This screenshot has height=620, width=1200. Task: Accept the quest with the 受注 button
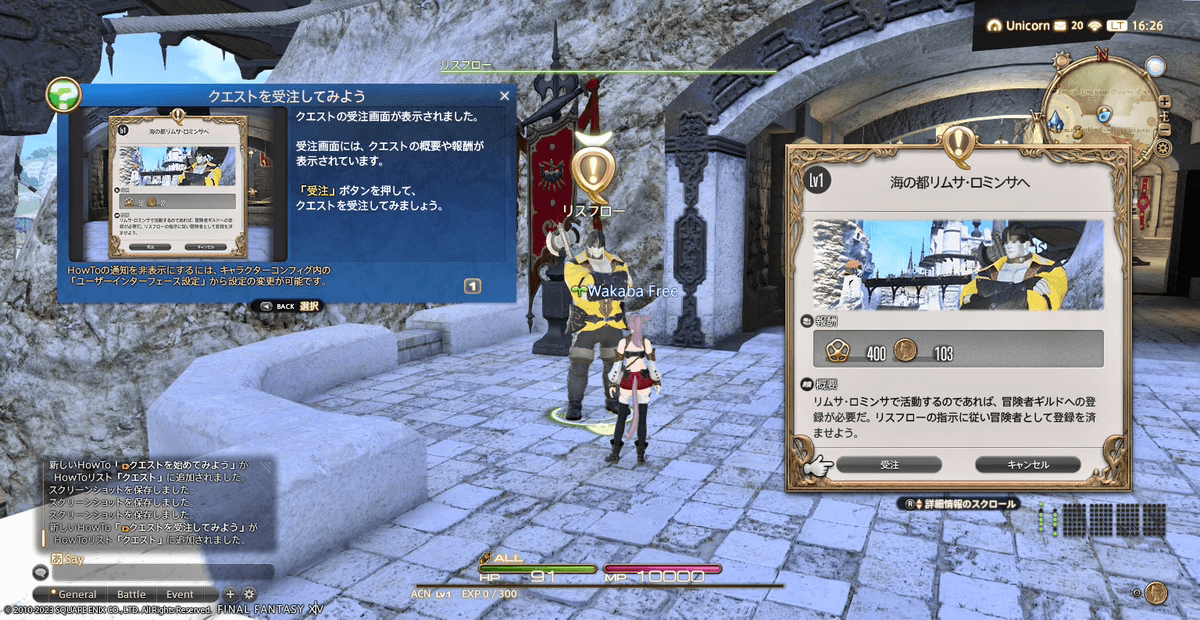click(x=890, y=465)
